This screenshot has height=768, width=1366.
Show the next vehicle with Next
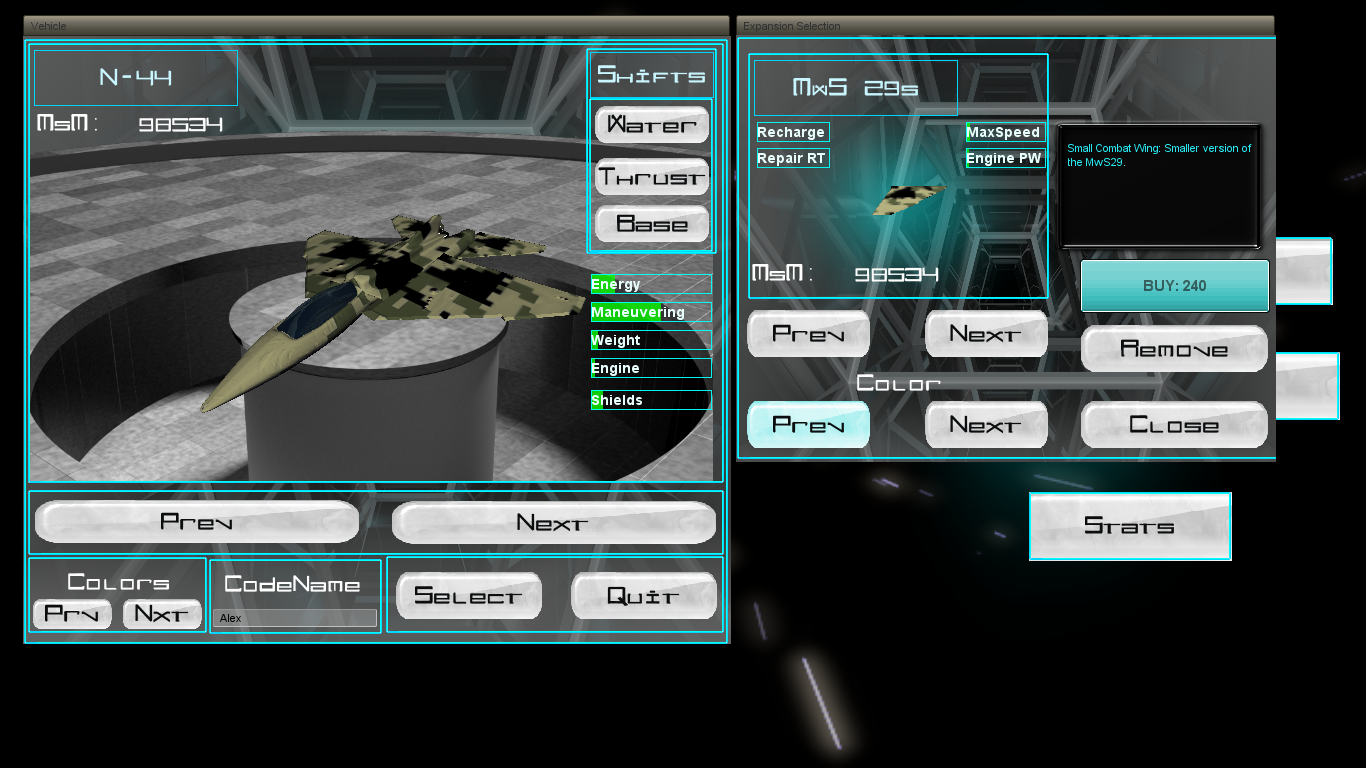coord(552,521)
